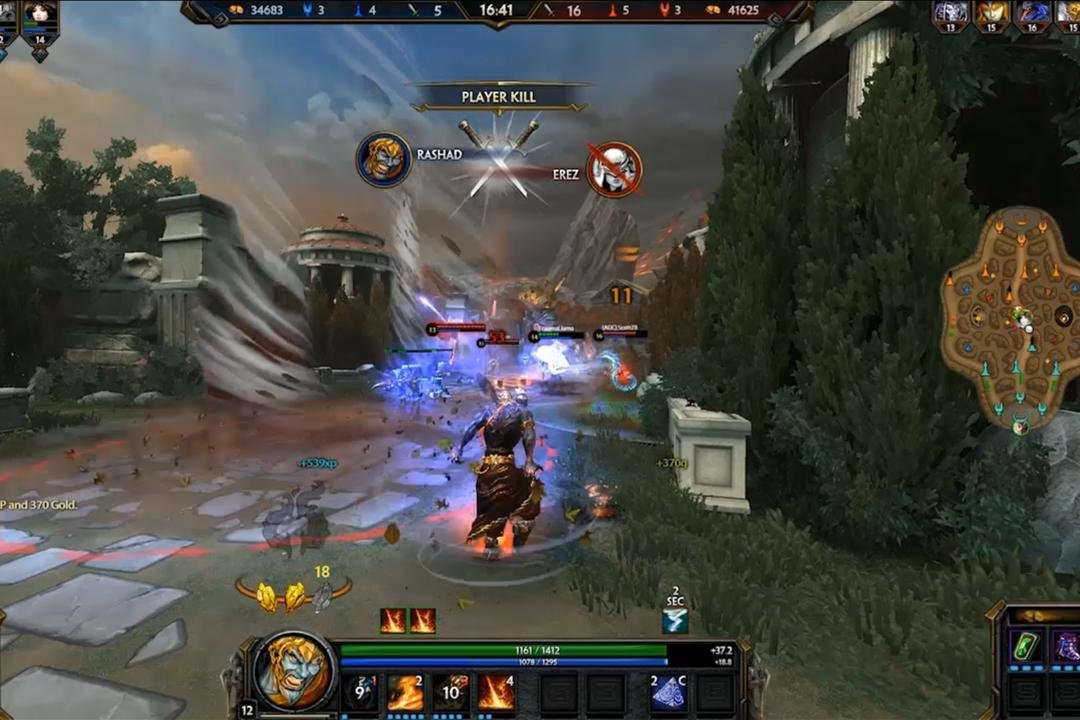1080x720 pixels.
Task: Select the level 13 enemy god portrait
Action: (x=950, y=14)
